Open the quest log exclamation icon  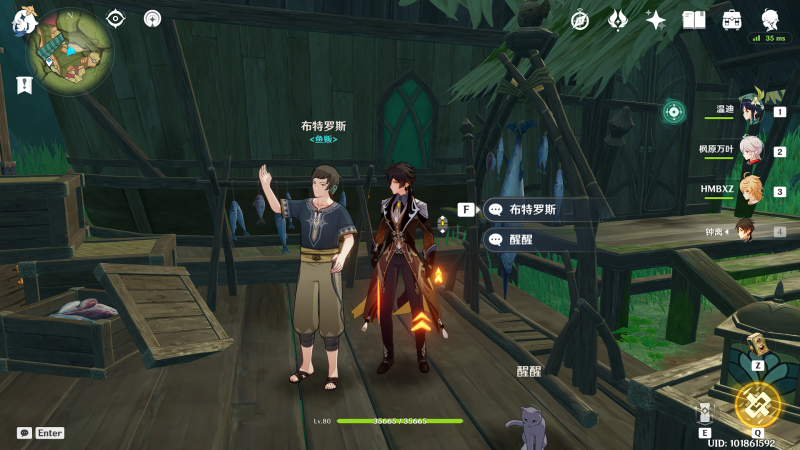(25, 85)
